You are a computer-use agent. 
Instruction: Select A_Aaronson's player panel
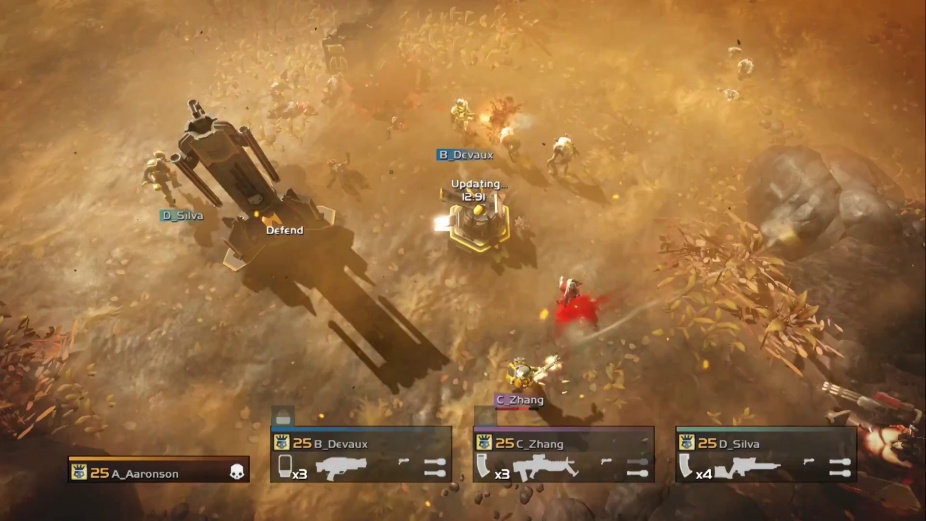pyautogui.click(x=158, y=471)
